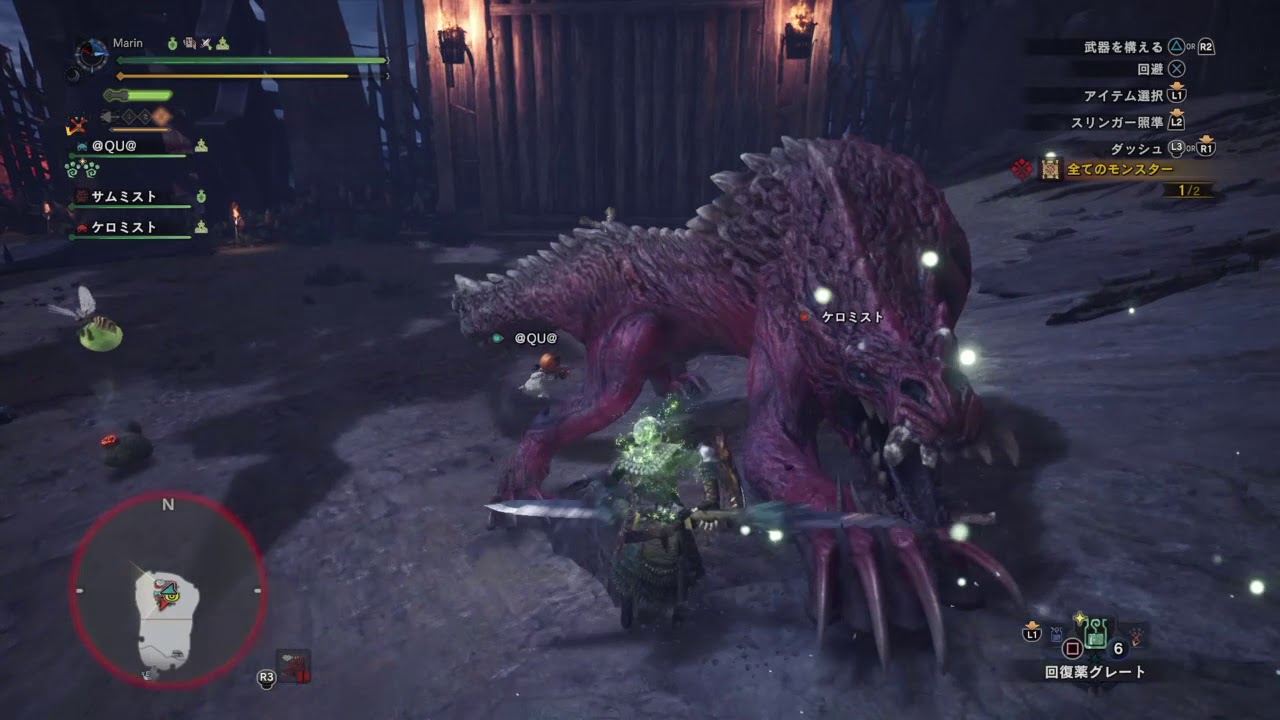The width and height of the screenshot is (1280, 720).
Task: Click the attack buff icon in Marin's status row
Action: pyautogui.click(x=205, y=45)
